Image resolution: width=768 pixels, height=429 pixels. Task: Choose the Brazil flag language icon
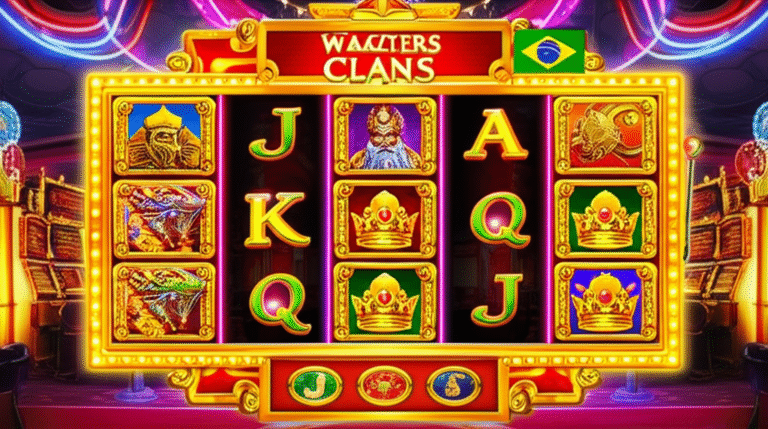549,52
